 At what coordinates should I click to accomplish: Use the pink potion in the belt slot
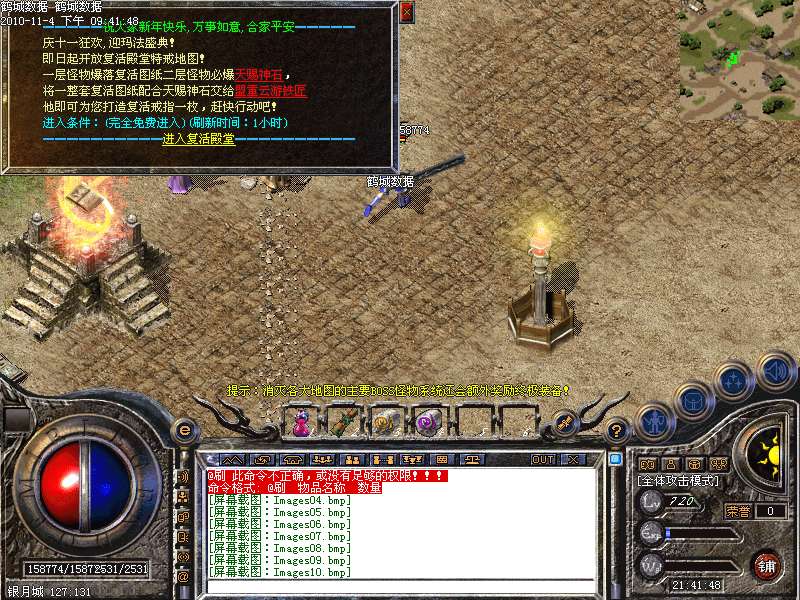point(299,423)
